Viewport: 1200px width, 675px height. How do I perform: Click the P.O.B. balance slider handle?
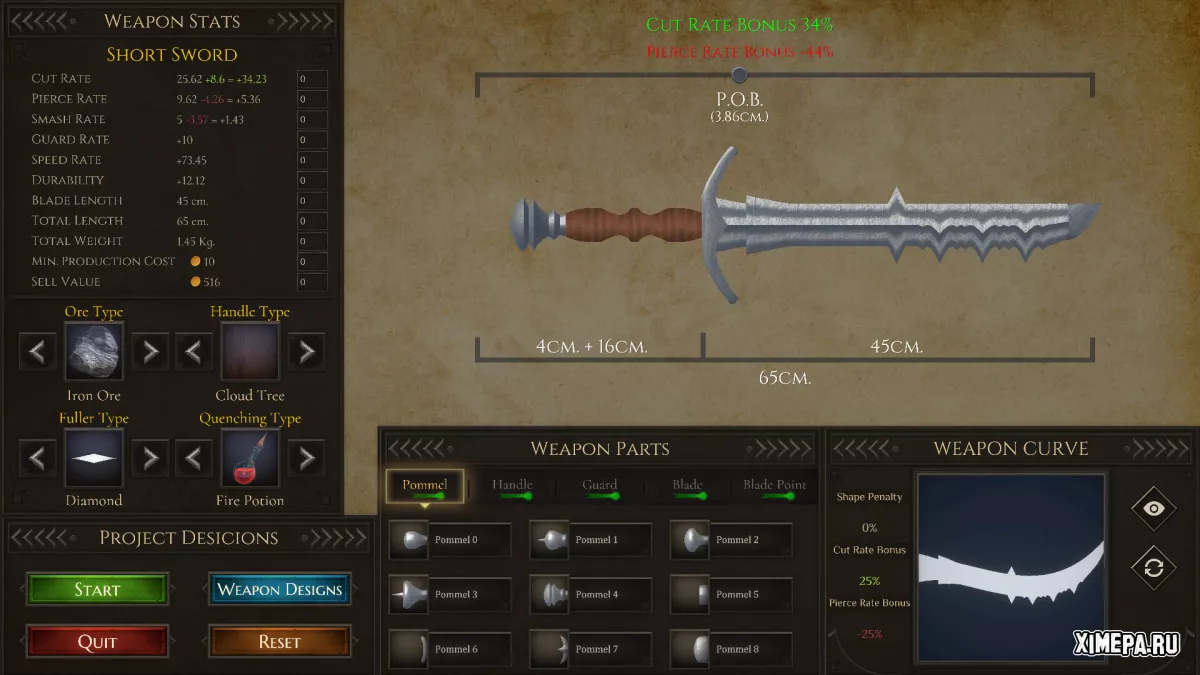coord(739,74)
